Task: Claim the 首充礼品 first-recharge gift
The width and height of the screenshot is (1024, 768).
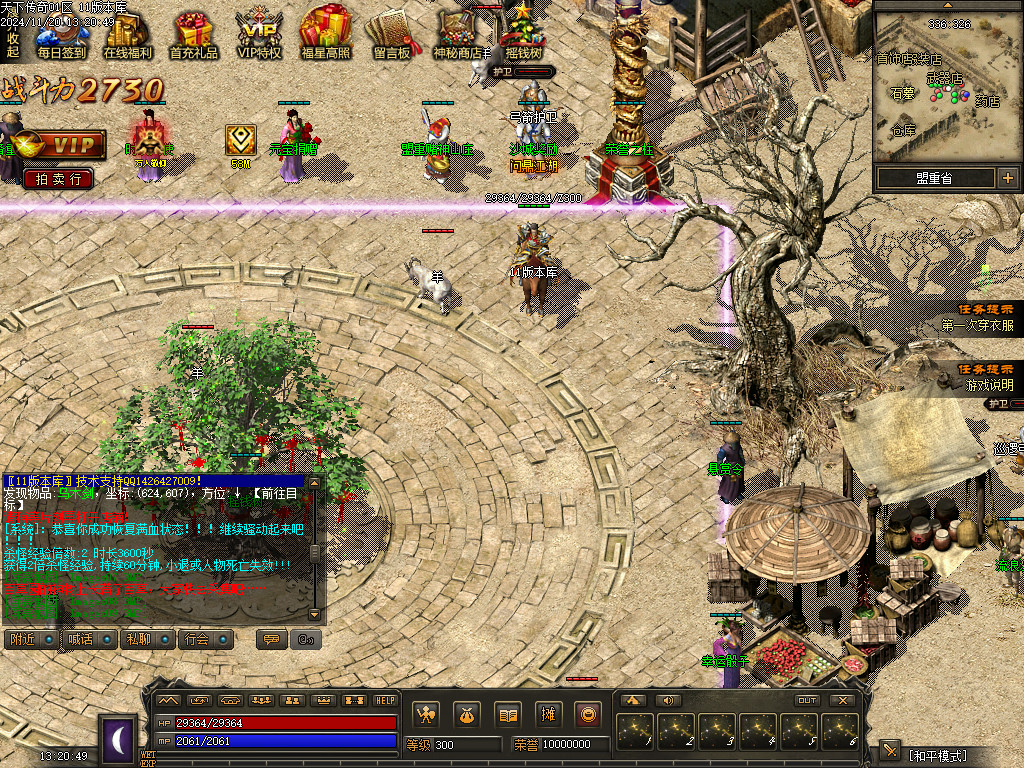Action: click(193, 35)
